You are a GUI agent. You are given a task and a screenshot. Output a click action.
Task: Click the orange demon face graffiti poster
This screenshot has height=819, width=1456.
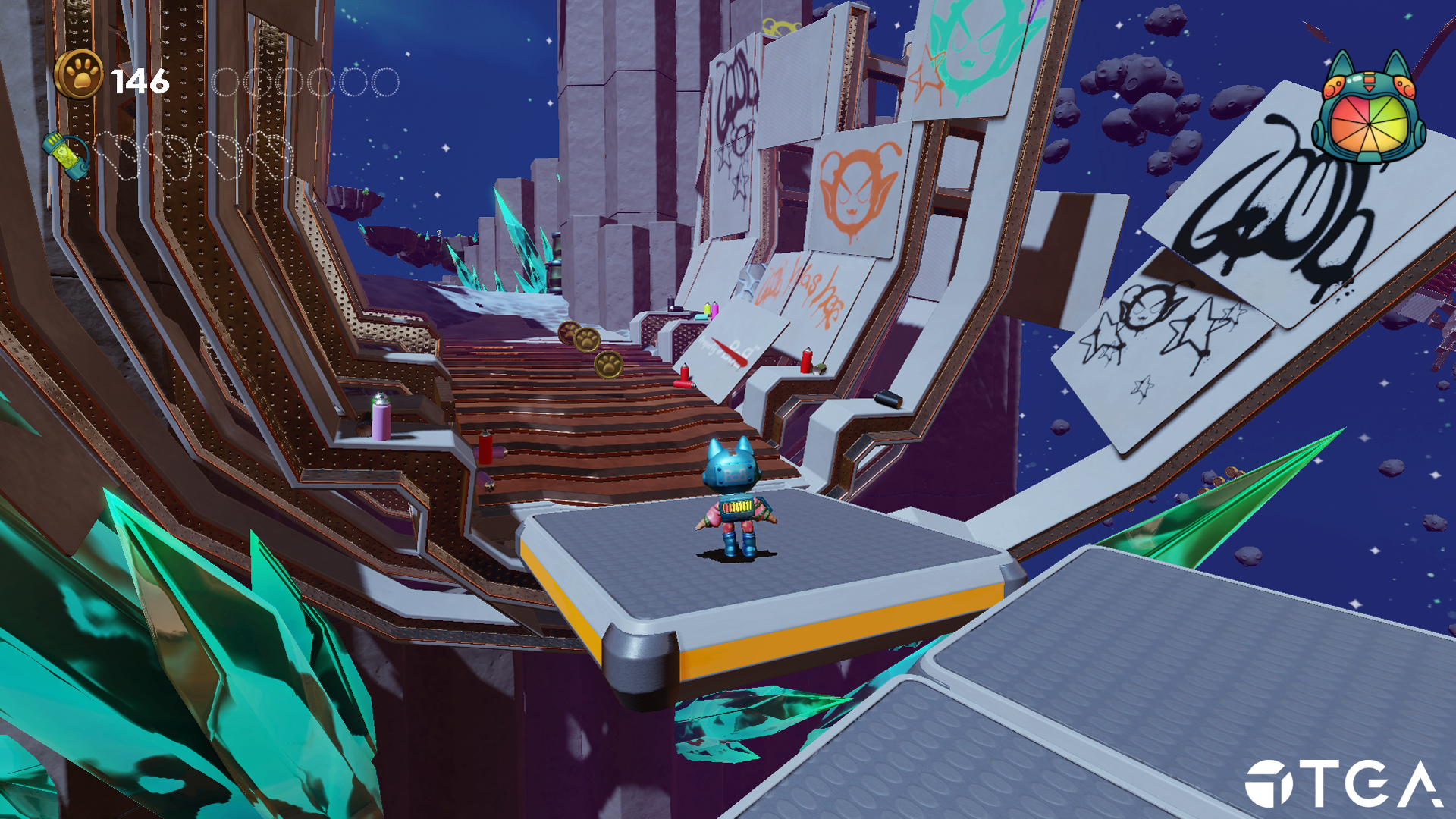point(855,188)
